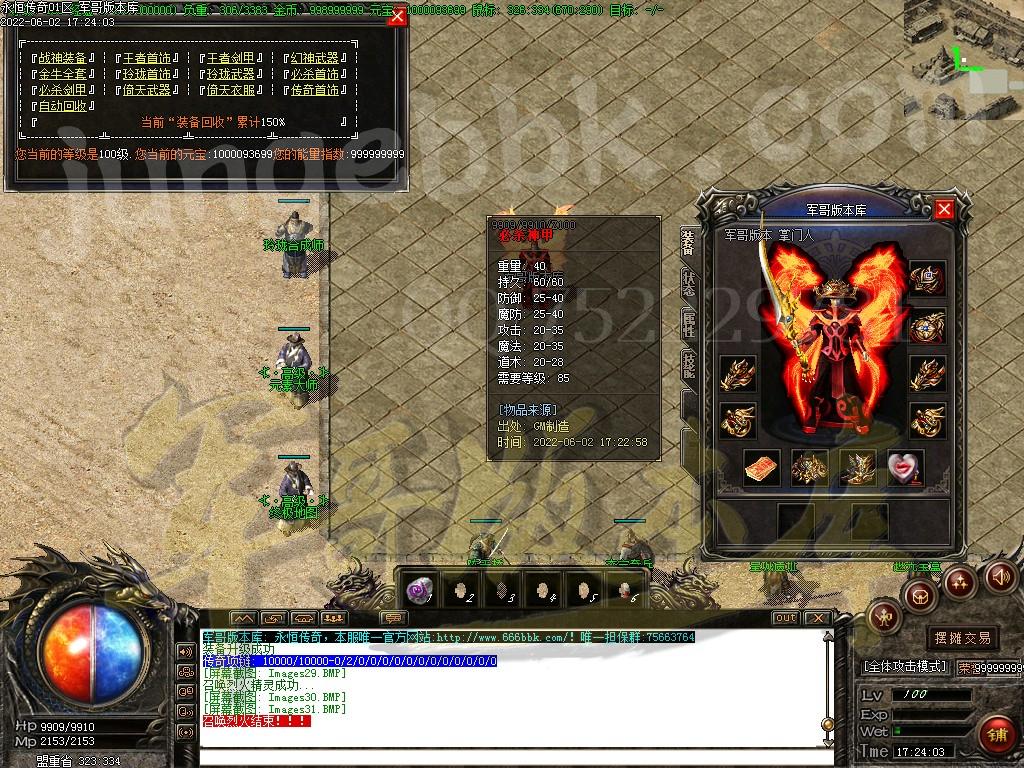Screen dimensions: 1024x768
Task: Select the 倚天衣服 link
Action: click(231, 90)
